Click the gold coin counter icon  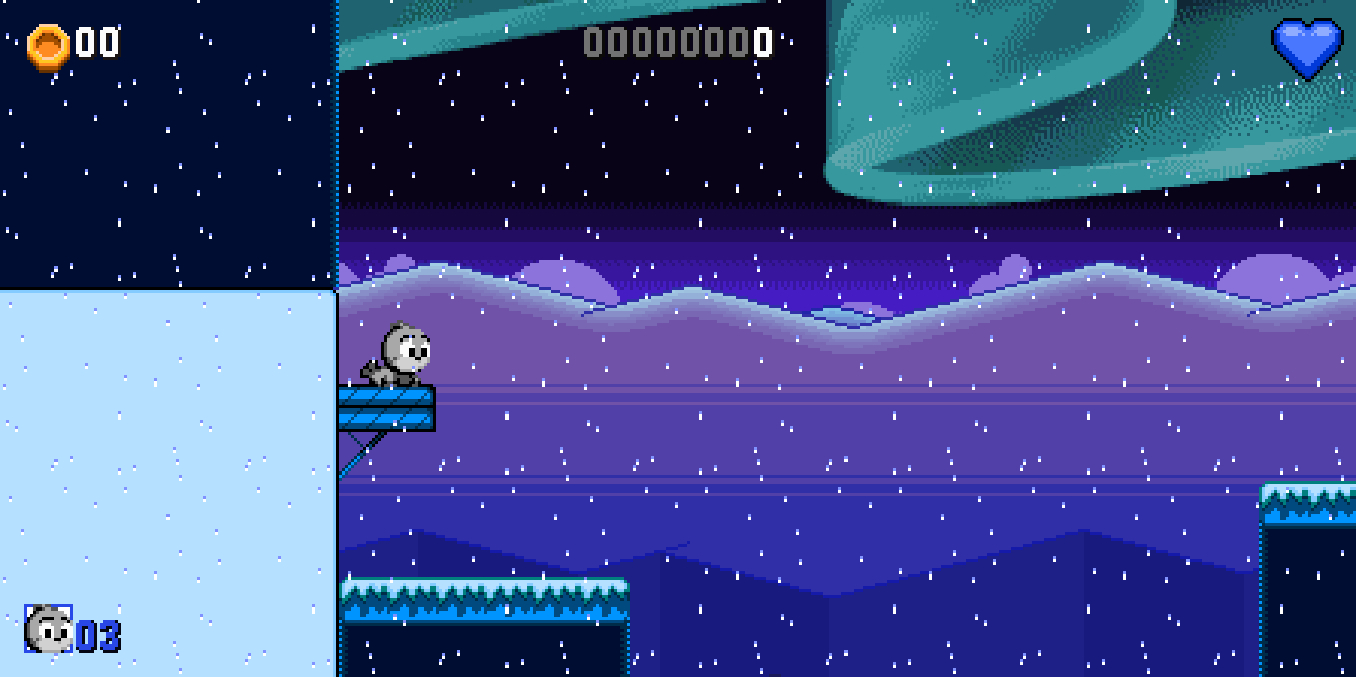(48, 46)
